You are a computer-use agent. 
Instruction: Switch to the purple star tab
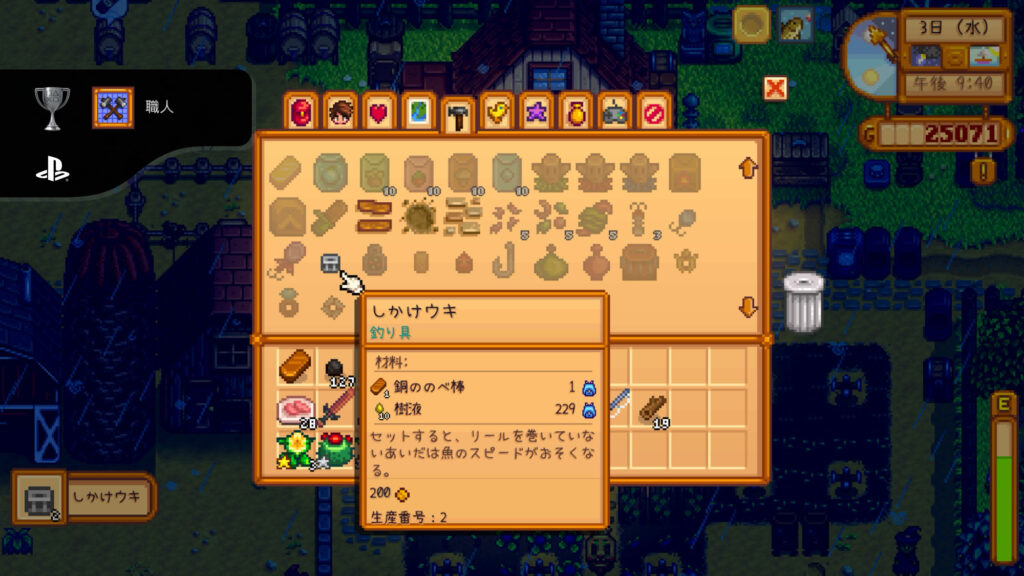click(x=536, y=113)
